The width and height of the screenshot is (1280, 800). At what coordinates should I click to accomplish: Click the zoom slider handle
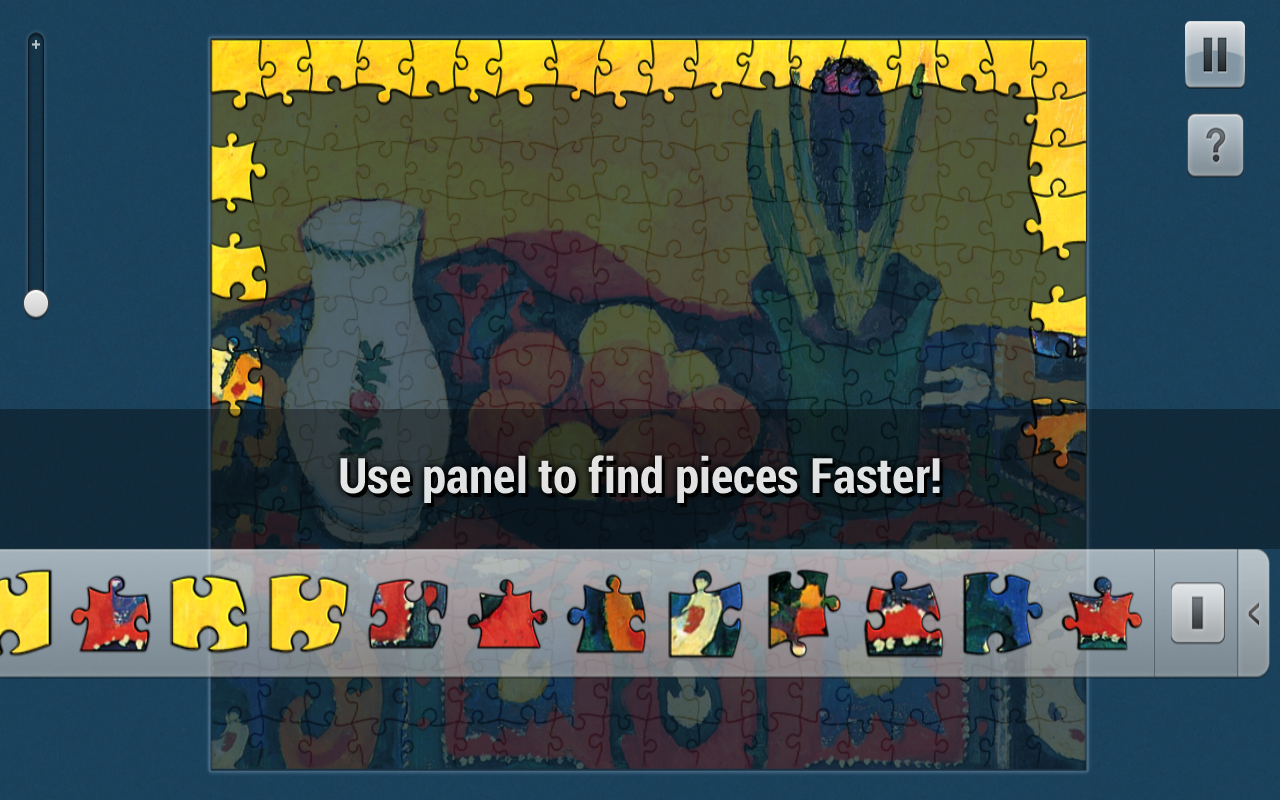point(35,302)
